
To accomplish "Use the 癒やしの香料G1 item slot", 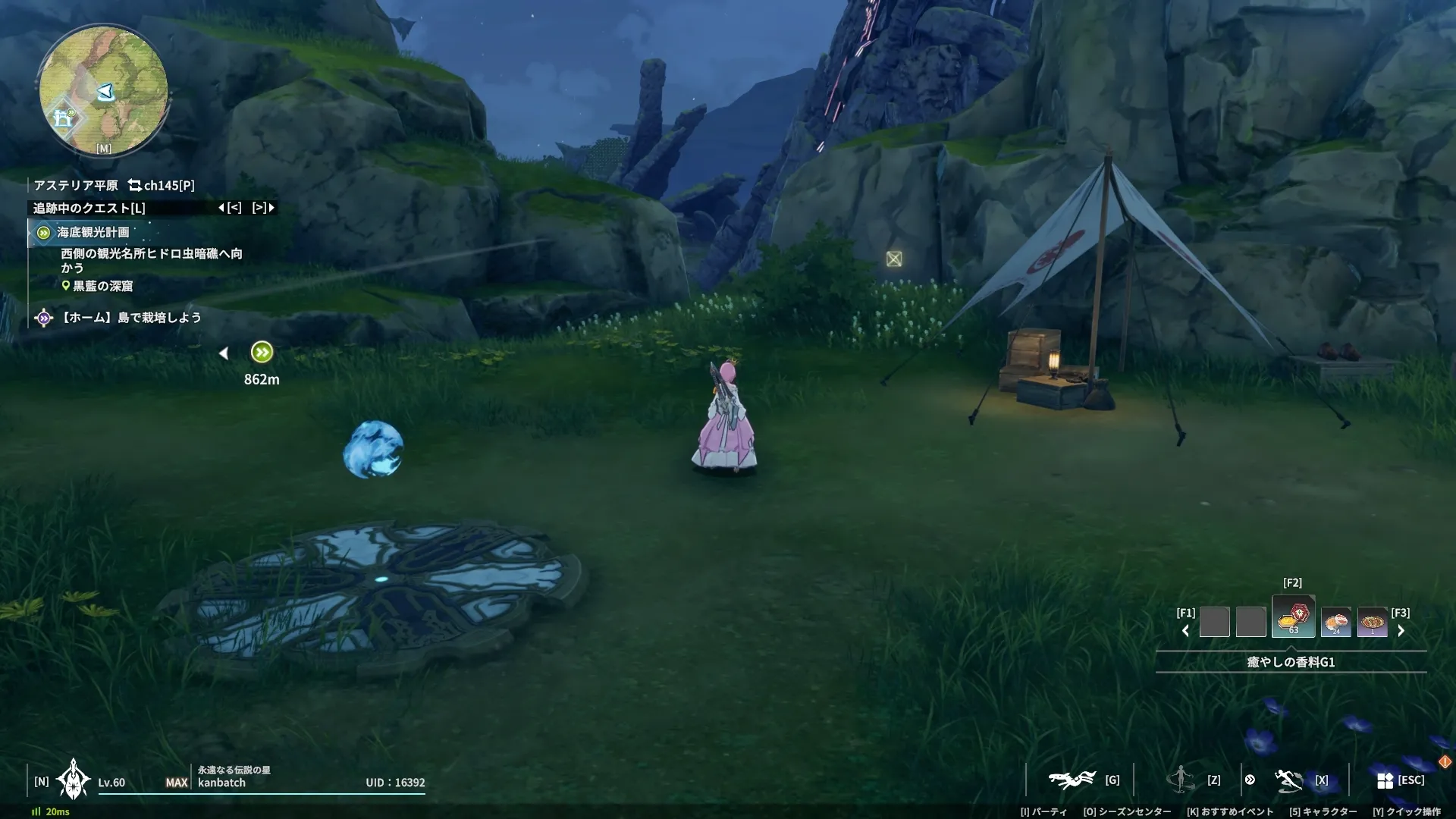I will coord(1293,617).
